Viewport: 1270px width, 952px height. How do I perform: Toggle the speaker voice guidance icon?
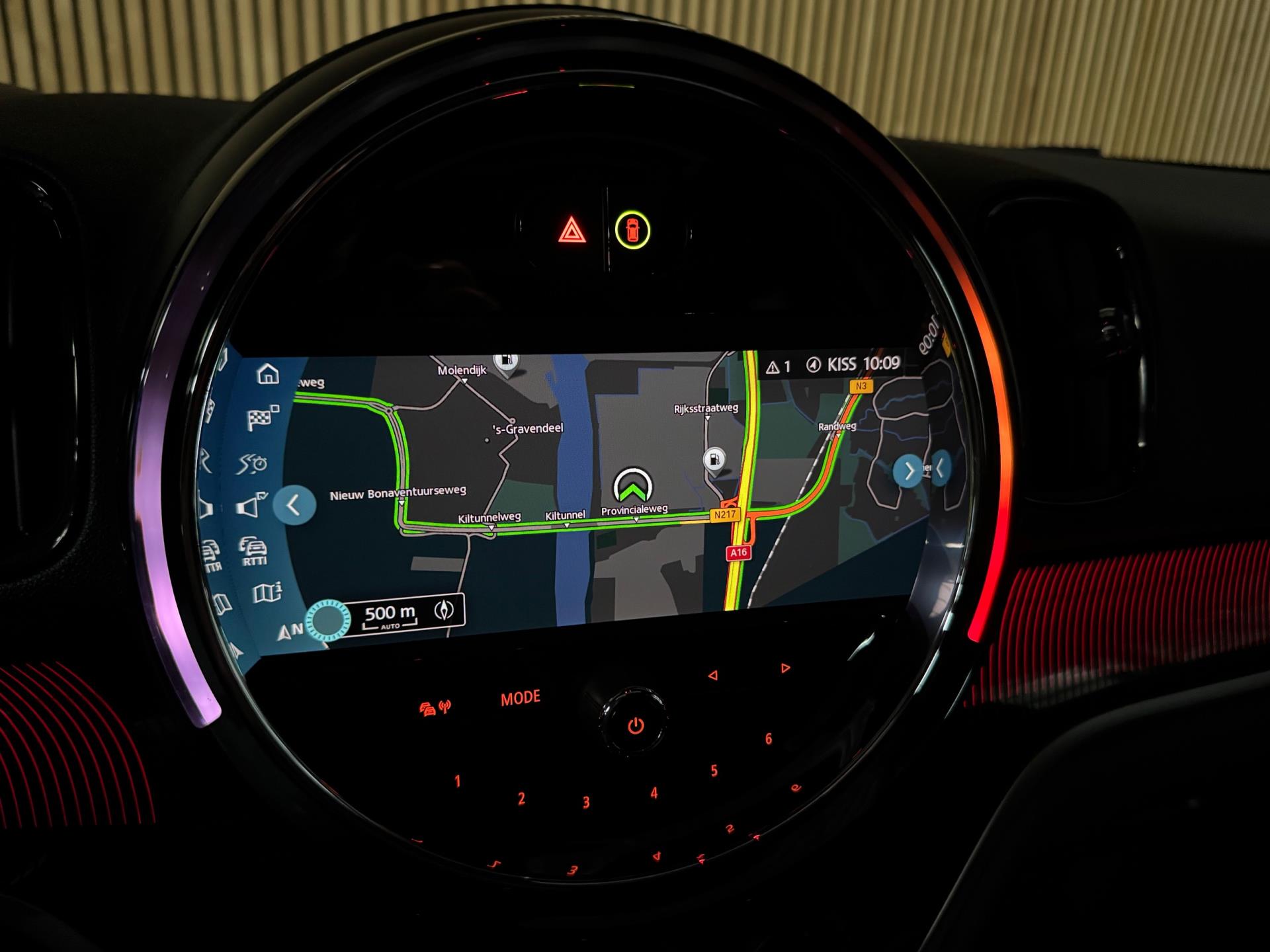[x=251, y=506]
